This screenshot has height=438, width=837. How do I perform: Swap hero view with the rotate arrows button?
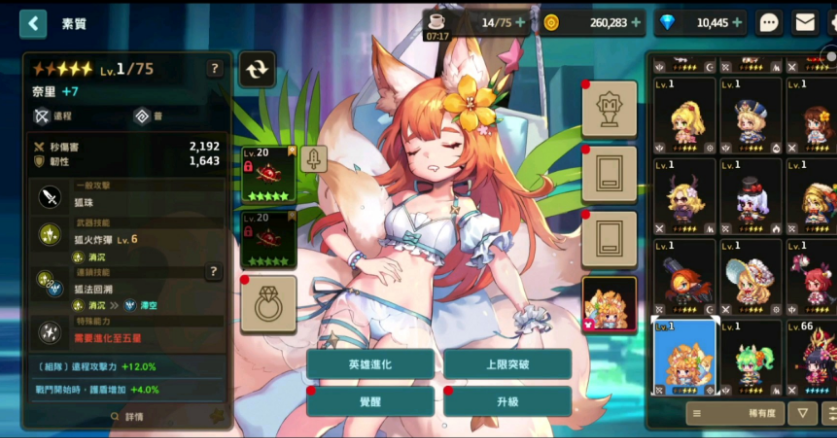(x=257, y=69)
